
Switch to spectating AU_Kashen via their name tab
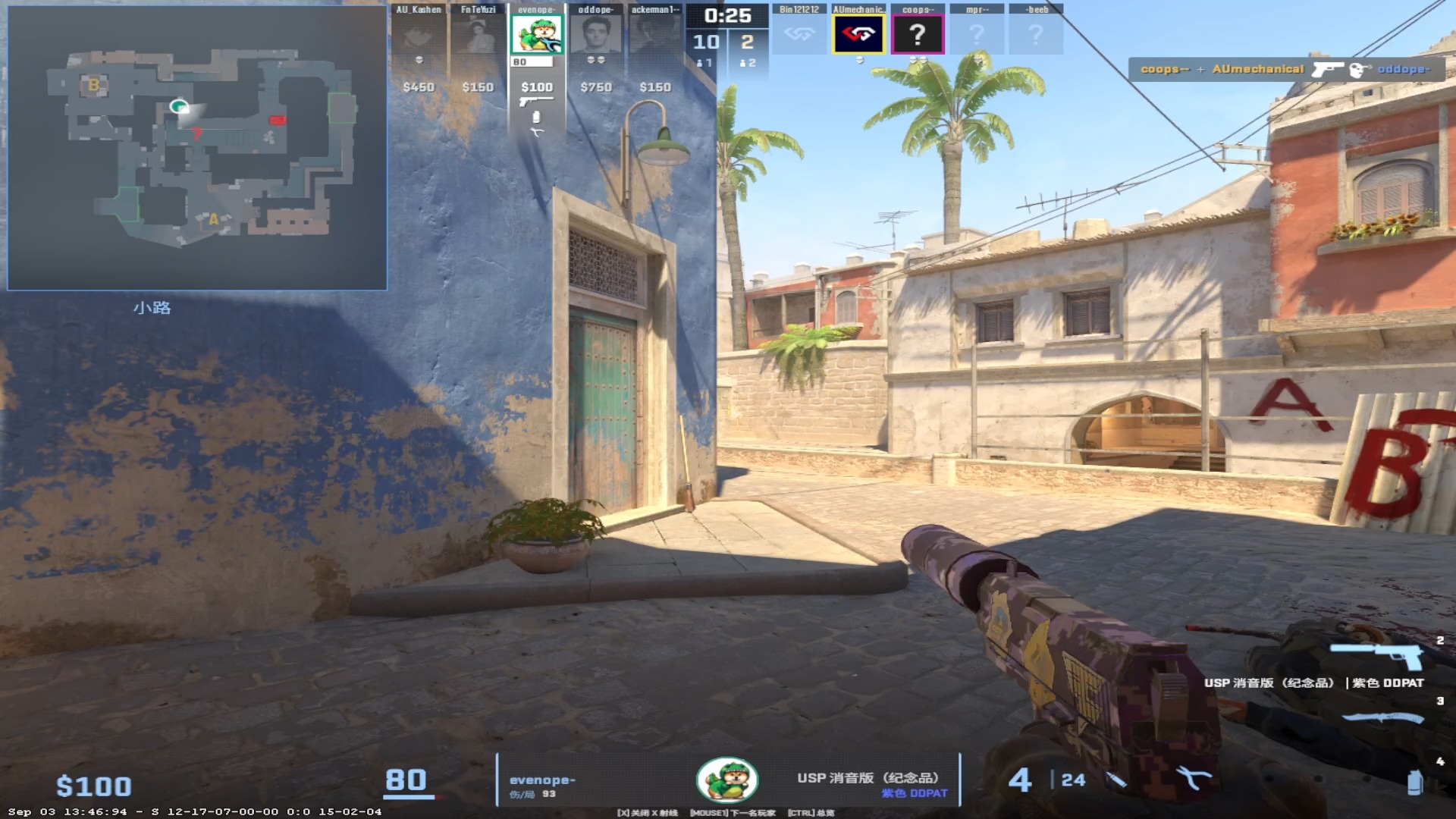(x=418, y=11)
